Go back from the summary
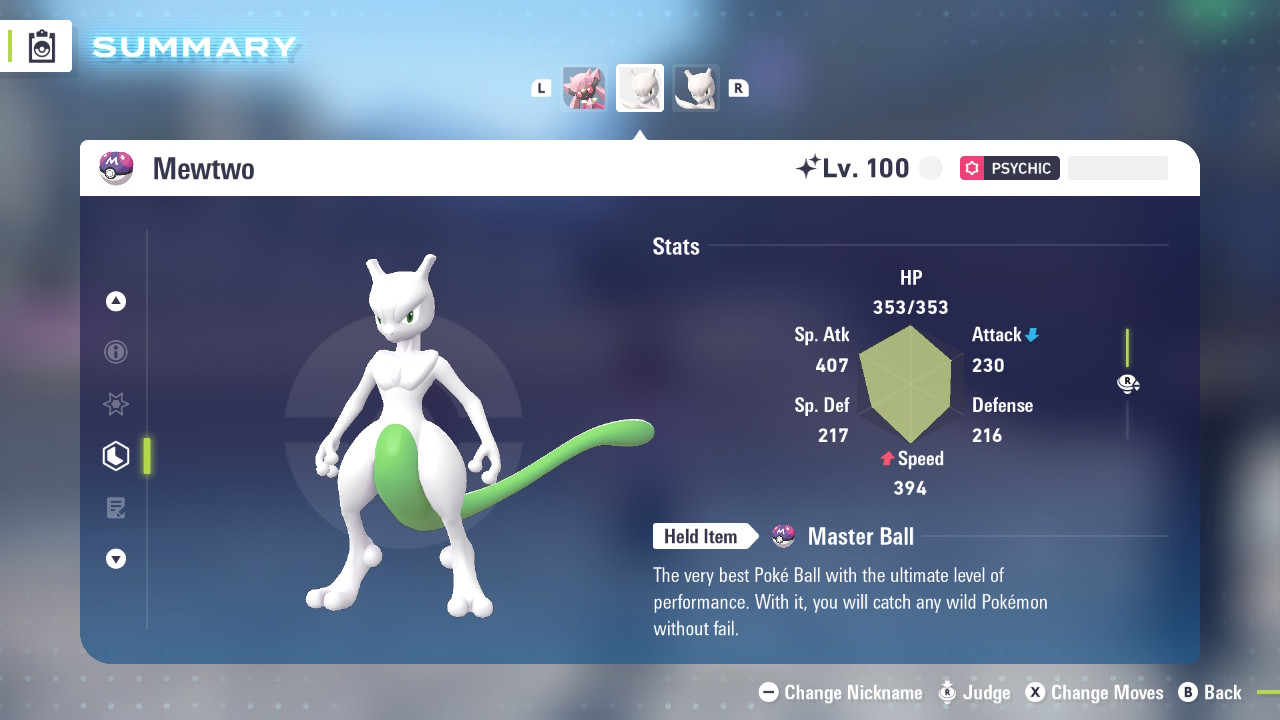Screen dimensions: 1280x720 coord(1210,692)
